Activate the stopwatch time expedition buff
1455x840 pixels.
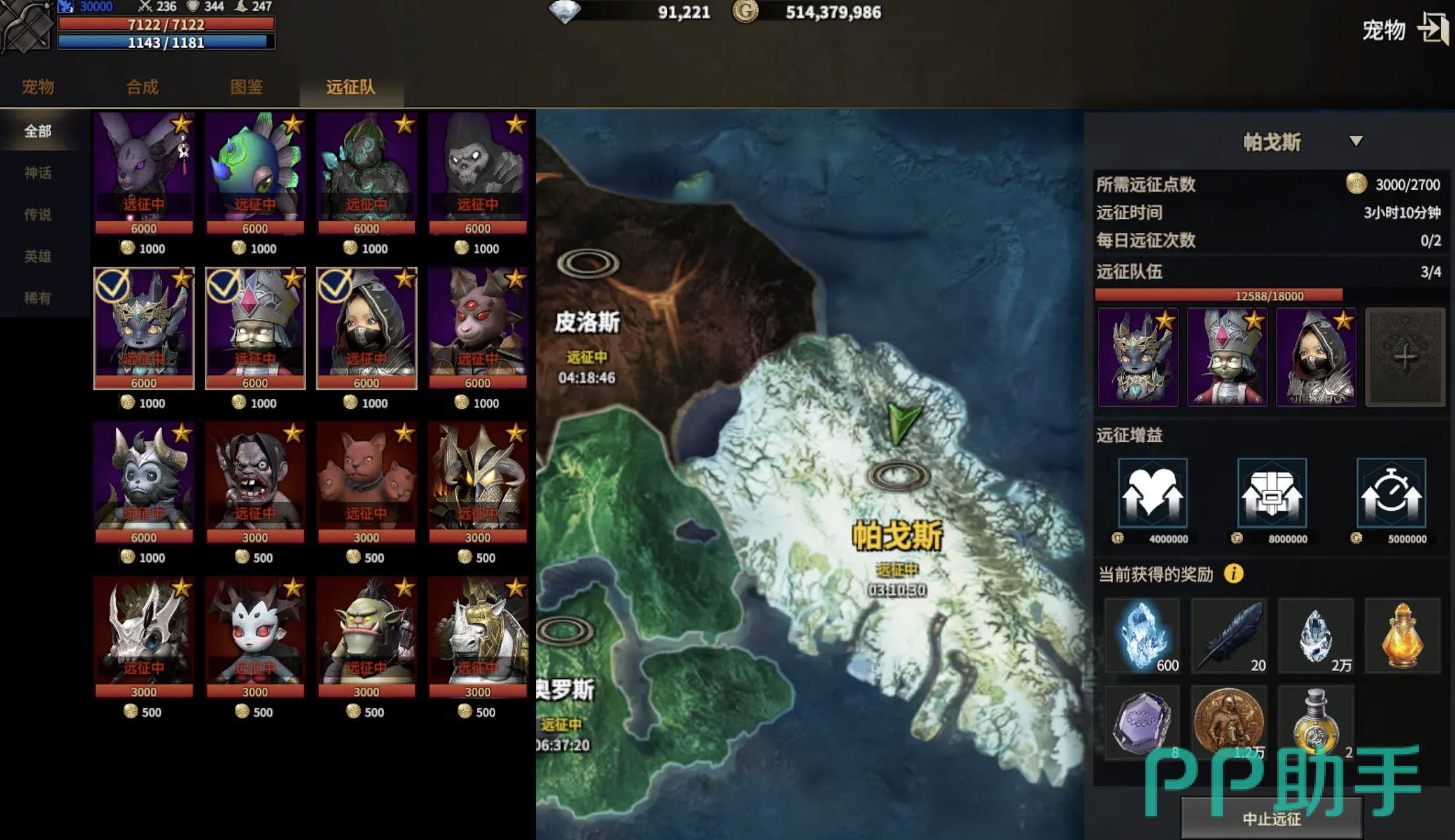pyautogui.click(x=1391, y=494)
